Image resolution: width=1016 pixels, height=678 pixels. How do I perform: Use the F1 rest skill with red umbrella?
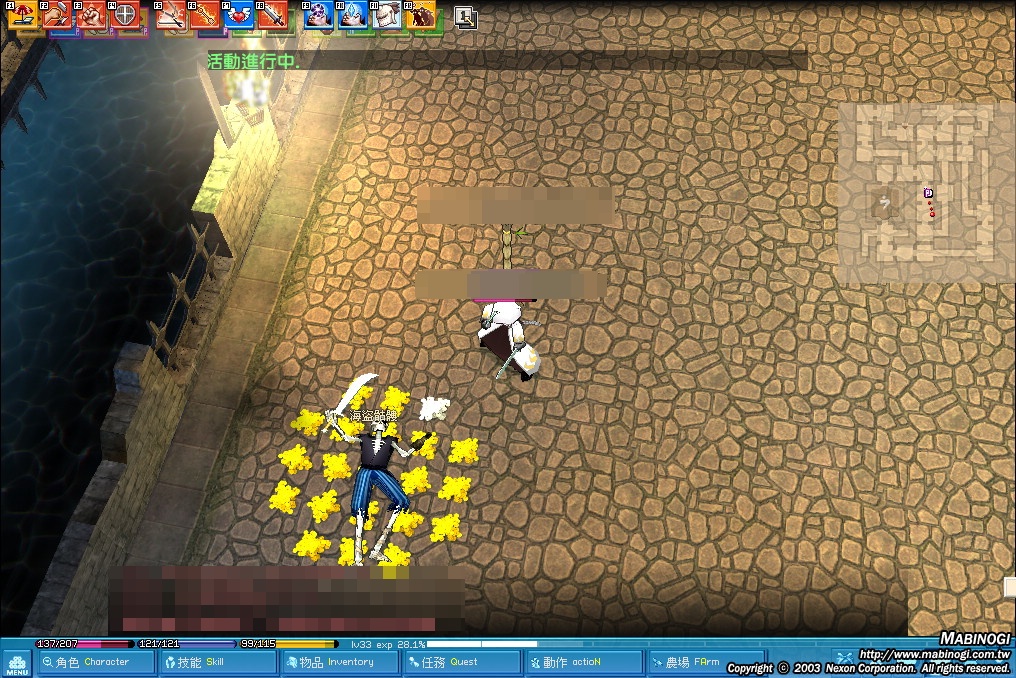(23, 15)
